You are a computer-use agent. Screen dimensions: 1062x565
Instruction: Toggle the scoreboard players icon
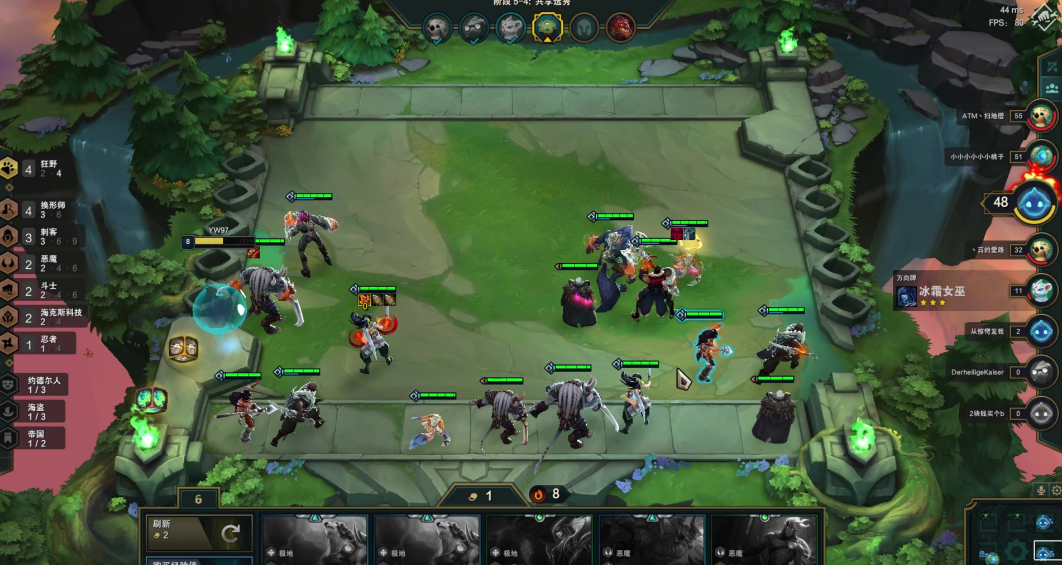[x=1052, y=87]
